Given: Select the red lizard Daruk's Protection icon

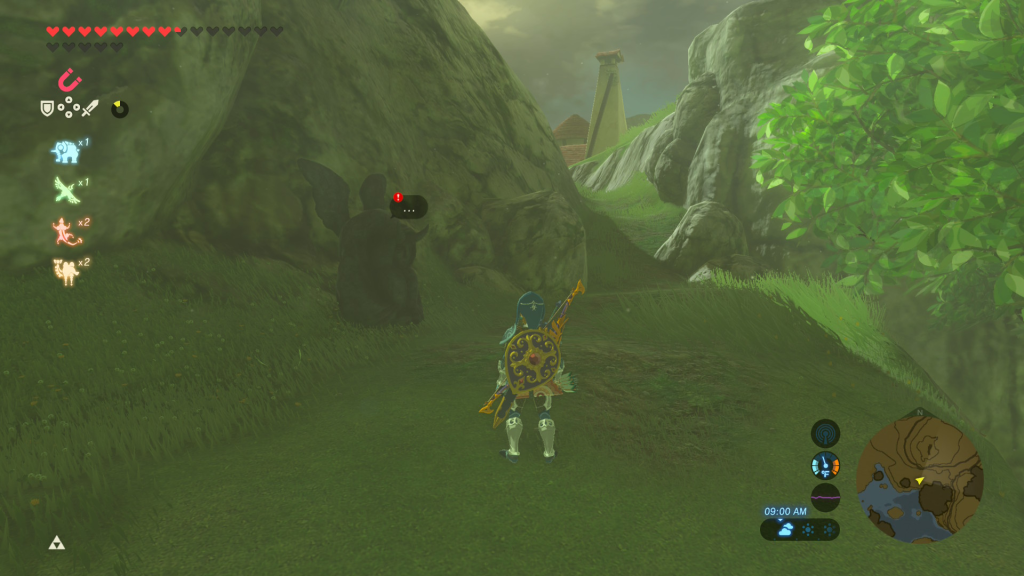Looking at the screenshot, I should 65,231.
